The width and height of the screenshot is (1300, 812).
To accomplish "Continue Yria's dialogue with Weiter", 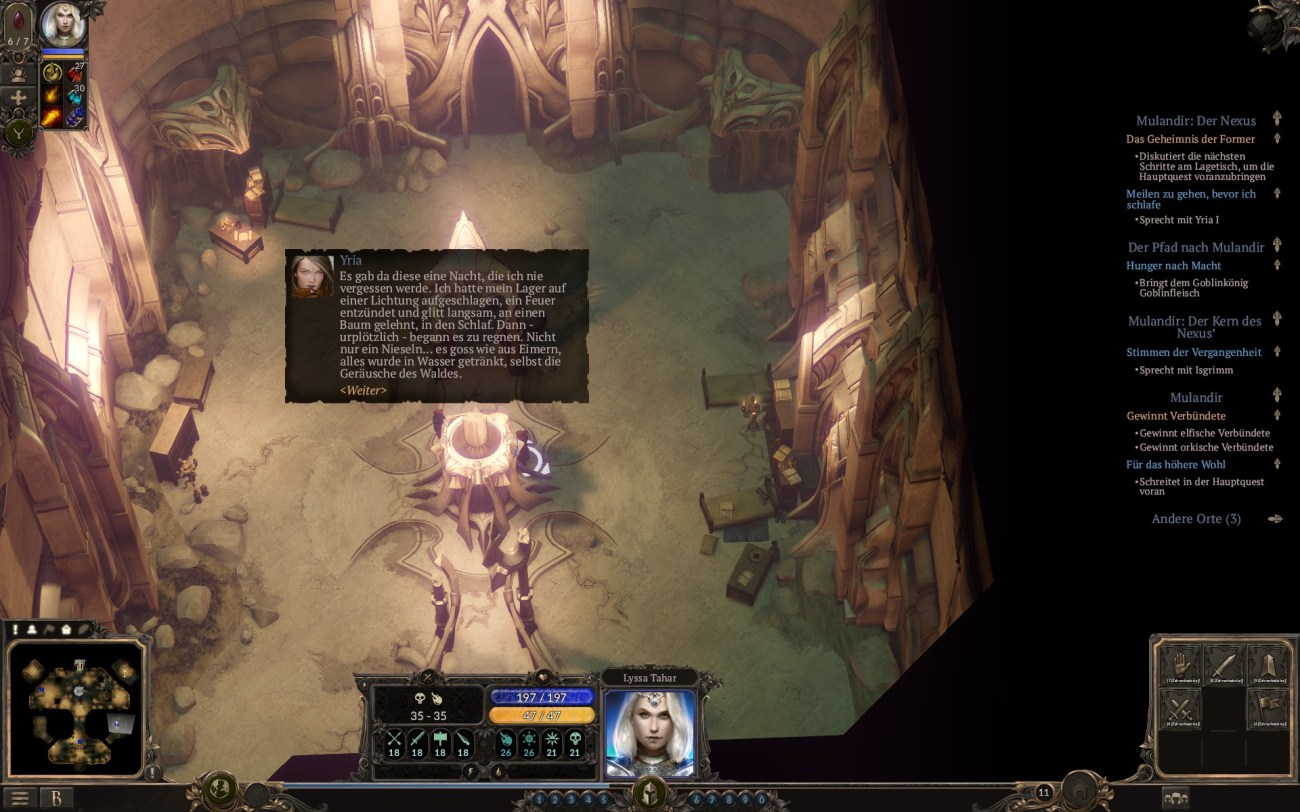I will 363,390.
